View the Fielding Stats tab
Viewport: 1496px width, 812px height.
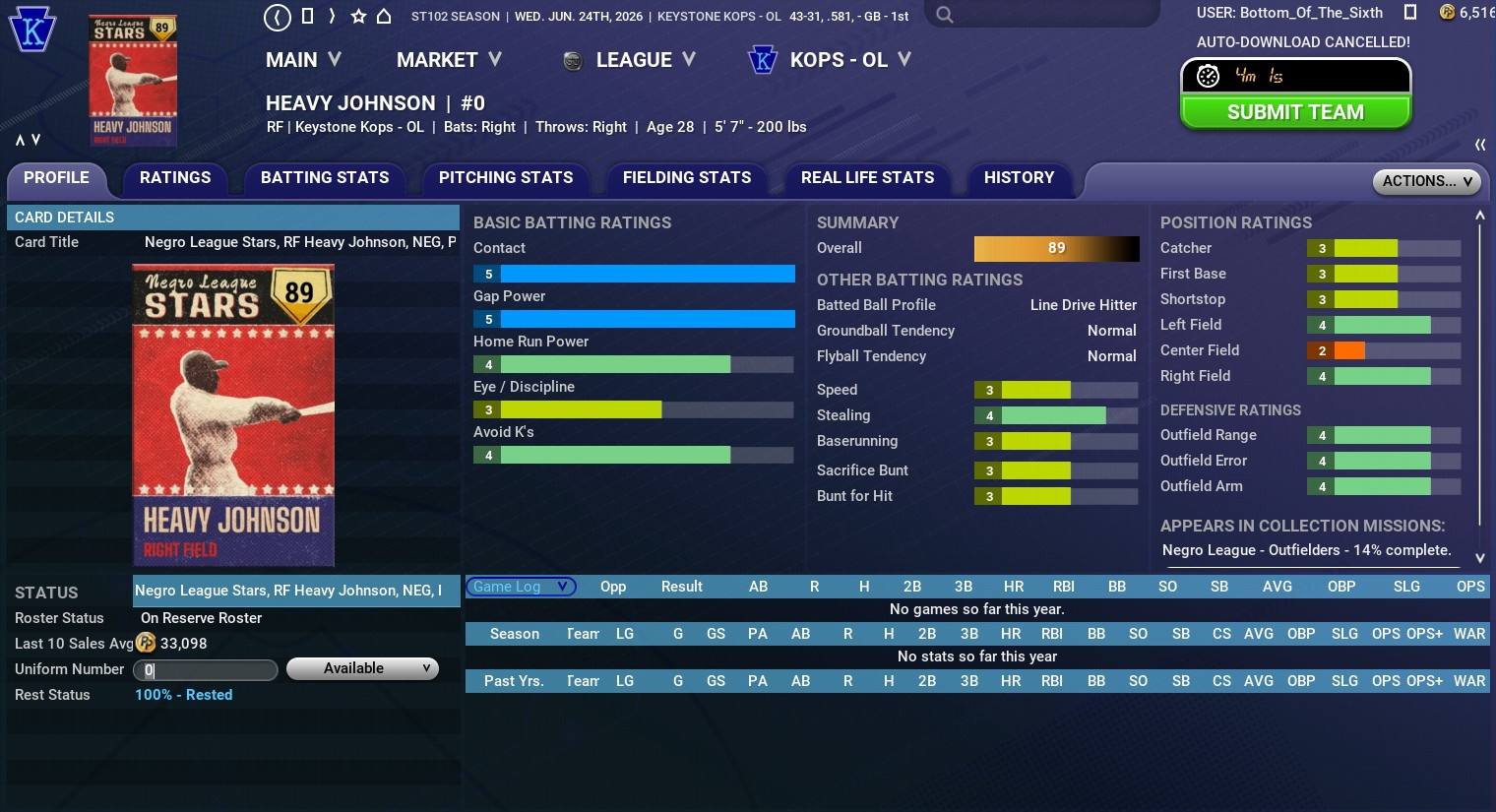(x=687, y=178)
